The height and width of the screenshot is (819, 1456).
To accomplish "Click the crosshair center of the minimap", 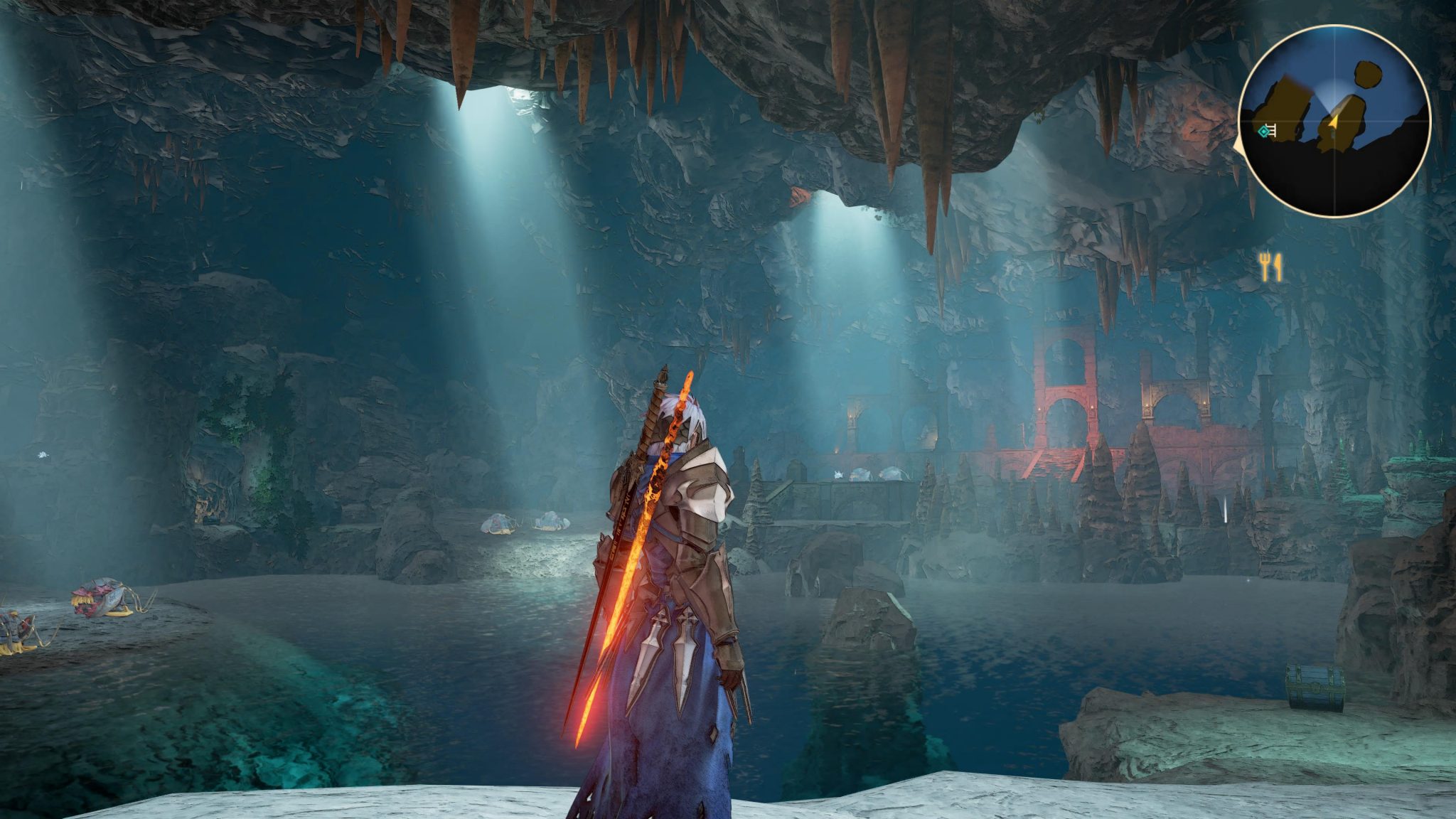I will click(1335, 122).
